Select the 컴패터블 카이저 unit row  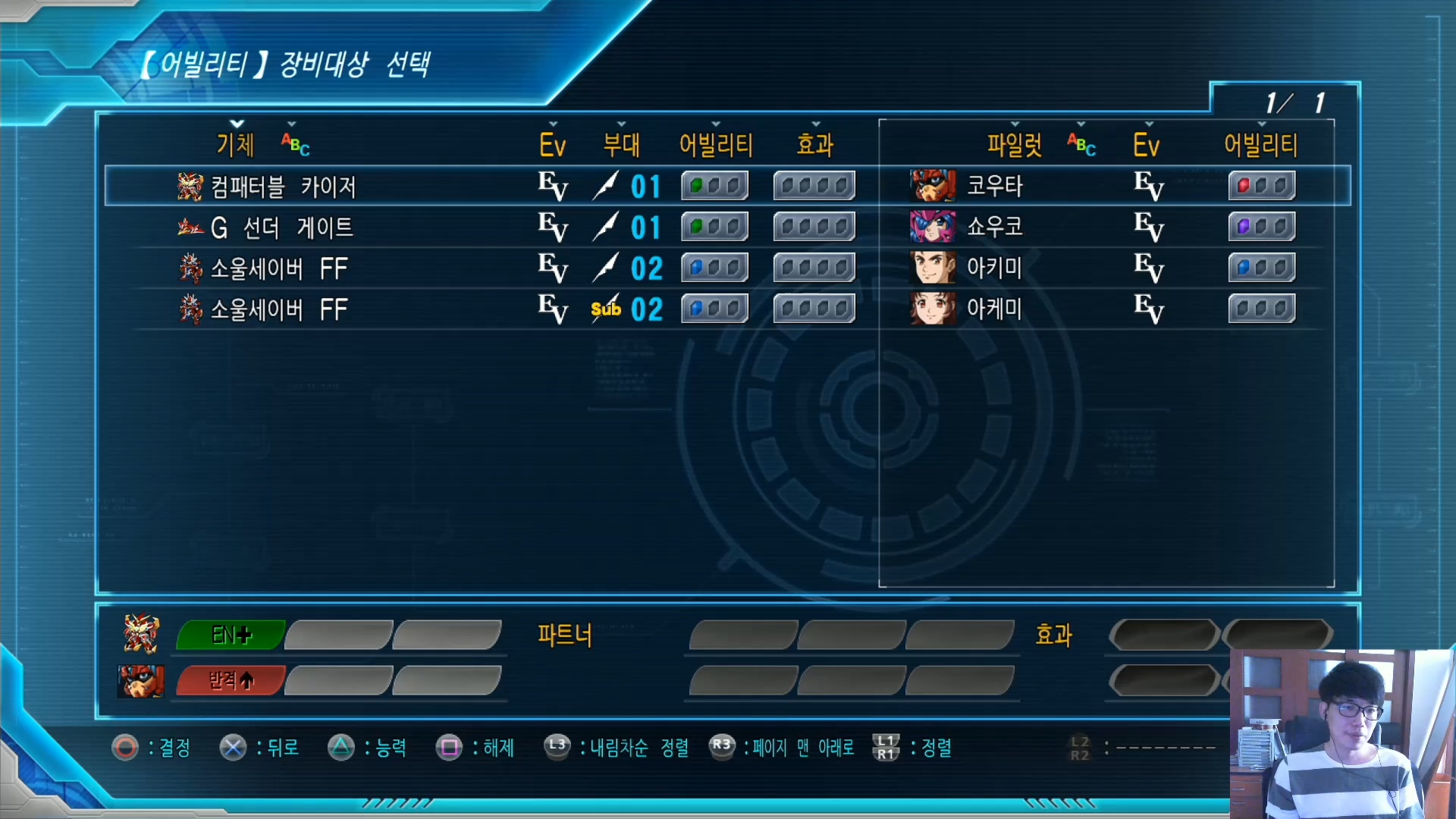(282, 187)
